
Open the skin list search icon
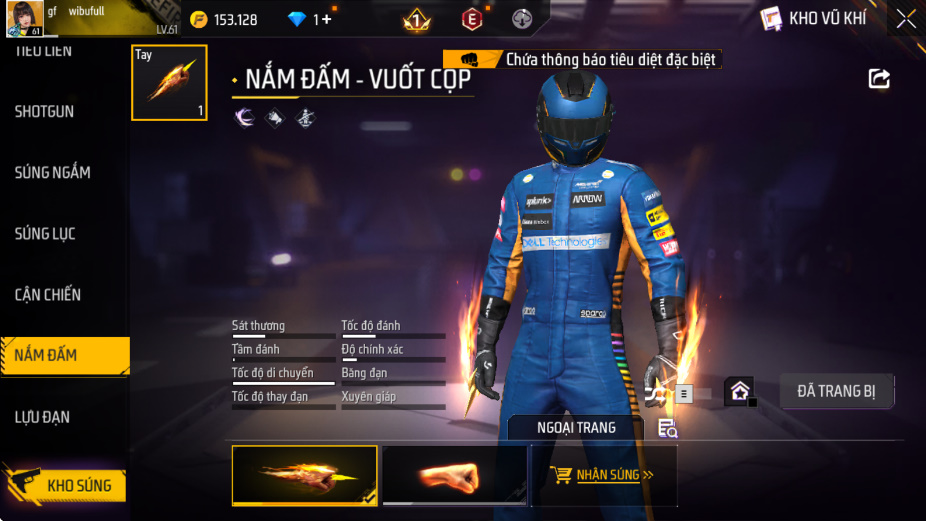668,429
